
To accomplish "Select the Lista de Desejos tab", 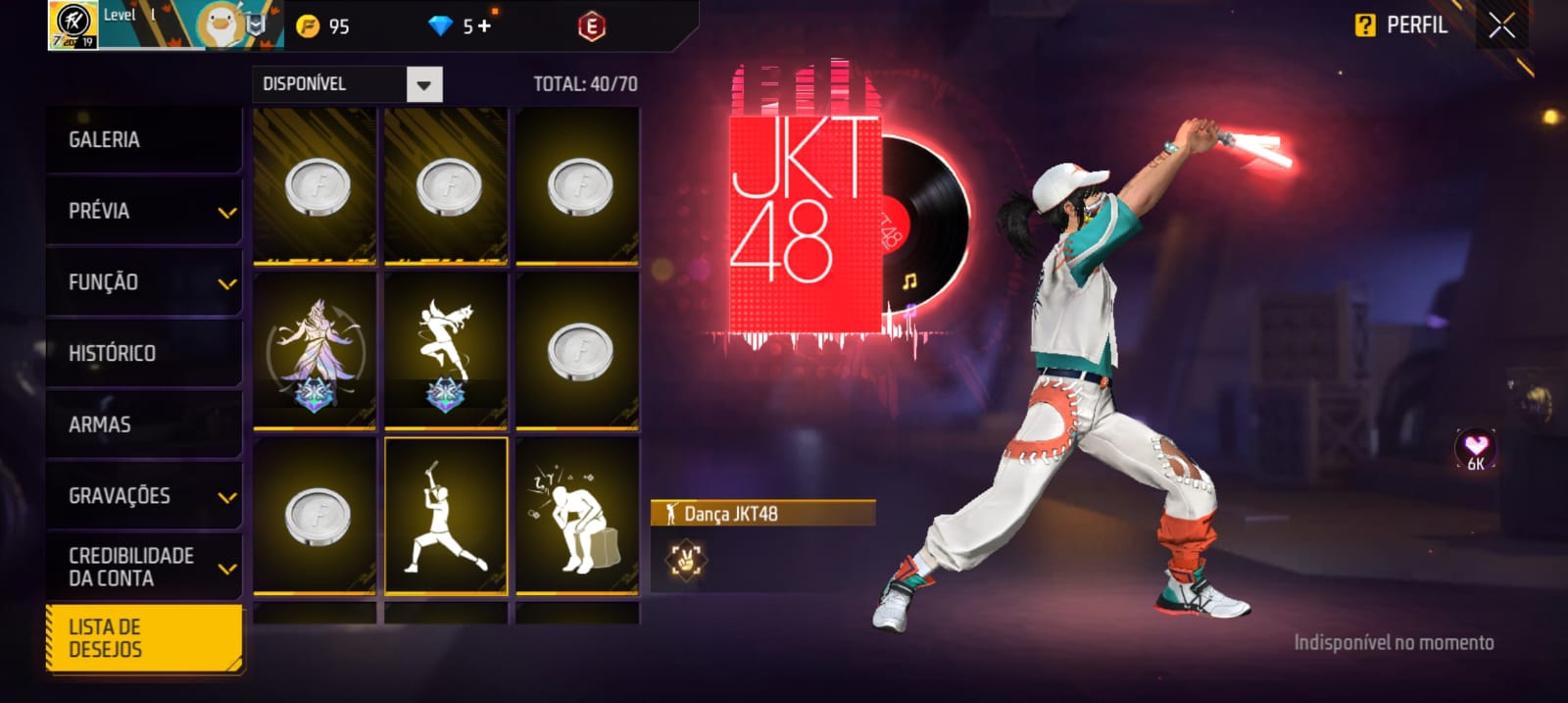I will pos(143,638).
